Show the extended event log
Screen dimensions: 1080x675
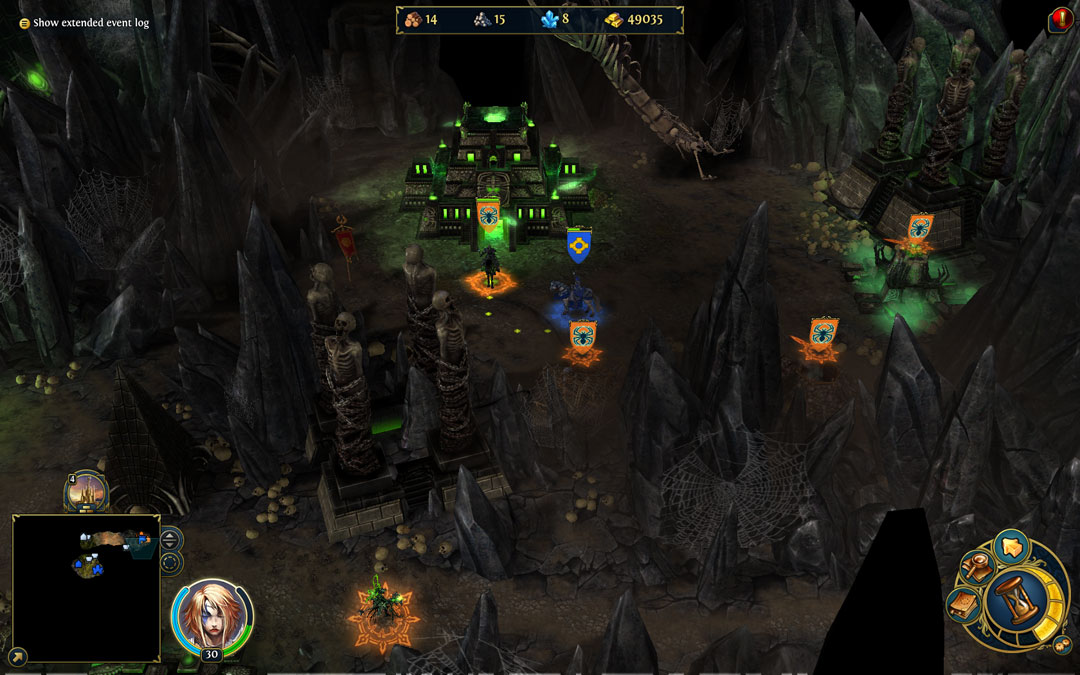pos(84,22)
